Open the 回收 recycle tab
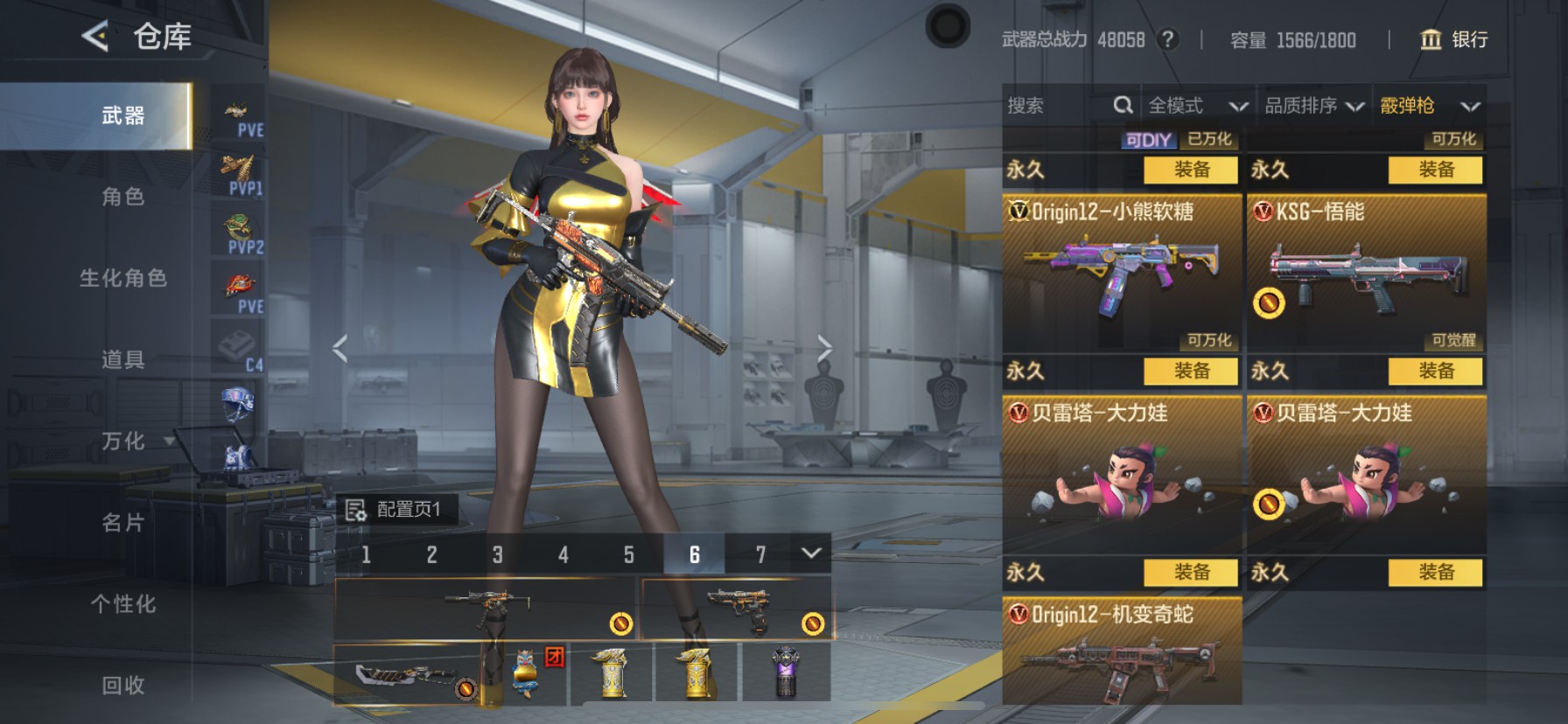The image size is (1568, 724). (x=122, y=686)
